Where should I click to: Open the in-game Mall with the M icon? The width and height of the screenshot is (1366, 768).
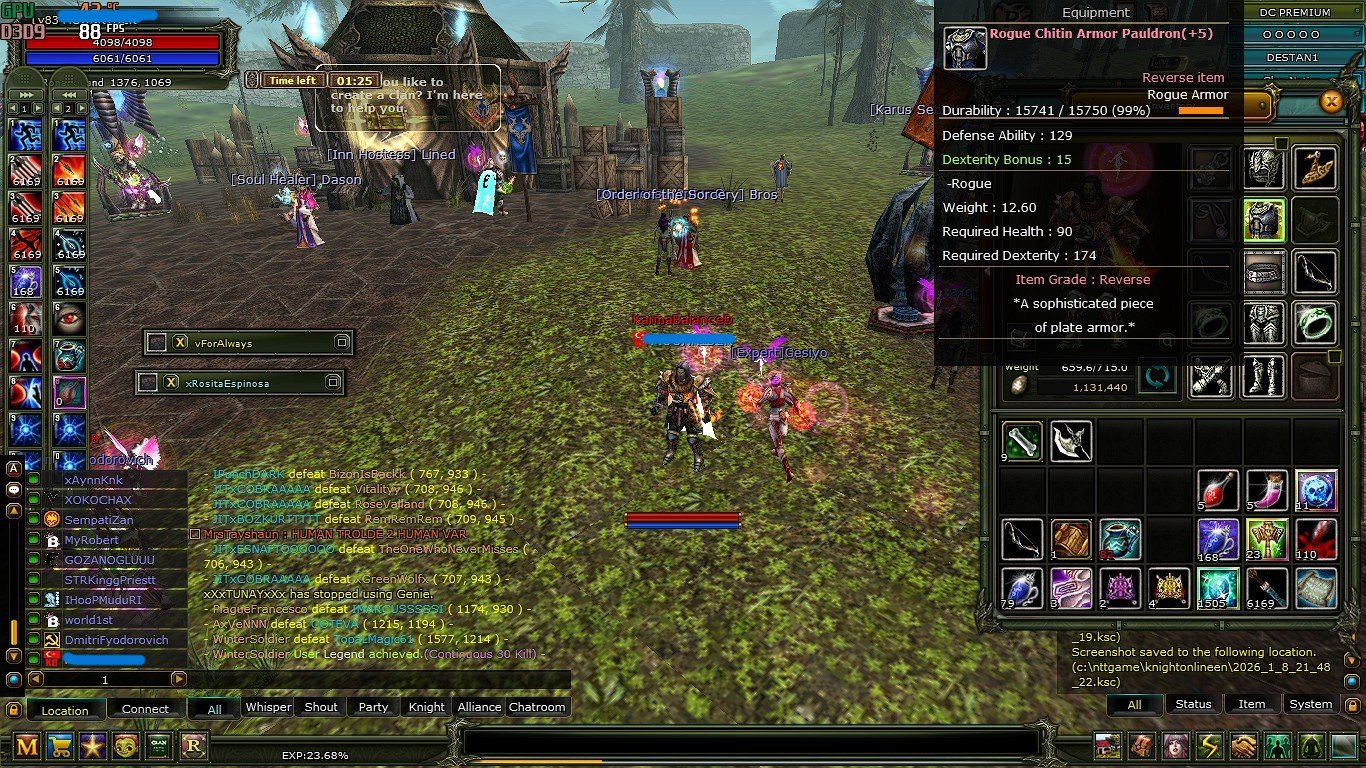pyautogui.click(x=27, y=746)
